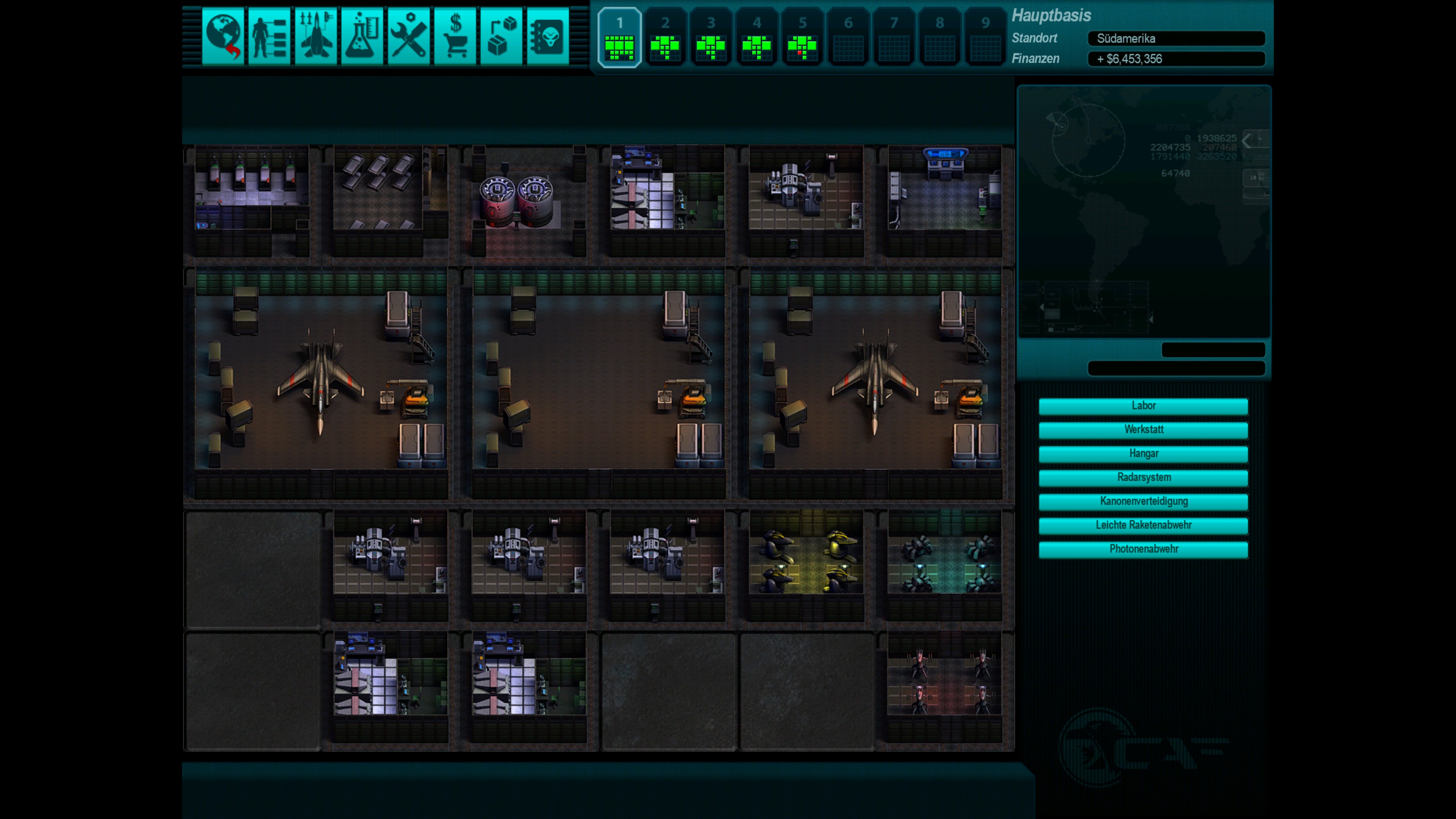This screenshot has height=819, width=1456.
Task: Pick Radarsystem to build
Action: click(x=1143, y=478)
